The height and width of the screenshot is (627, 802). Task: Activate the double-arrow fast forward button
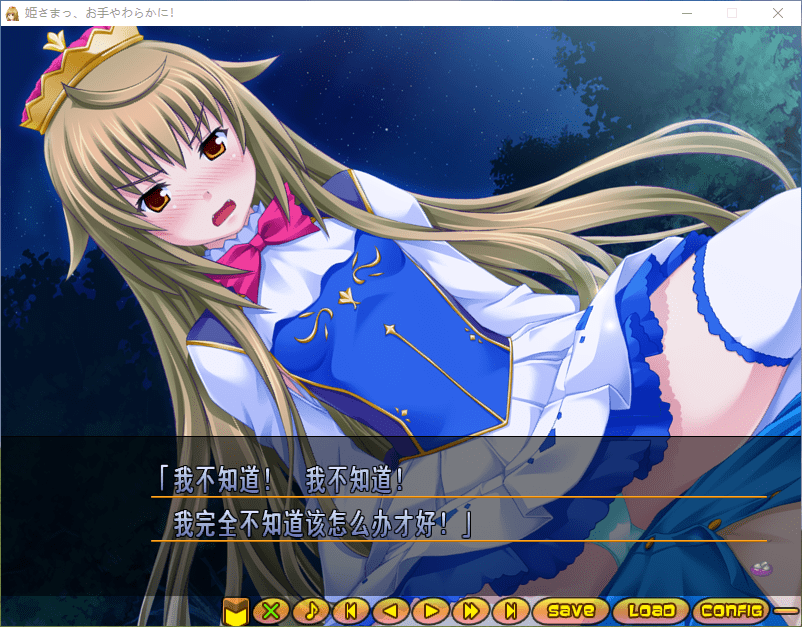pyautogui.click(x=470, y=610)
